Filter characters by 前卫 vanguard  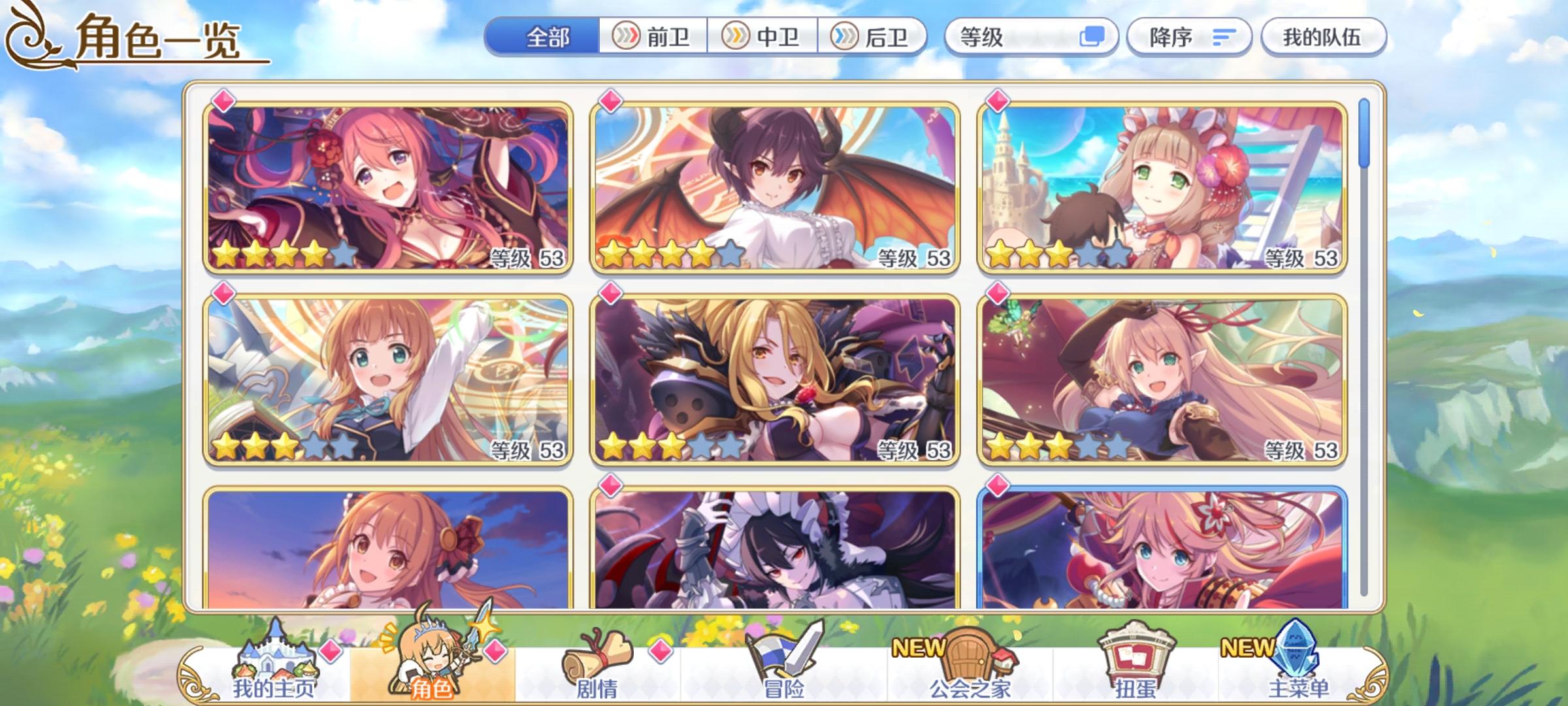click(653, 37)
